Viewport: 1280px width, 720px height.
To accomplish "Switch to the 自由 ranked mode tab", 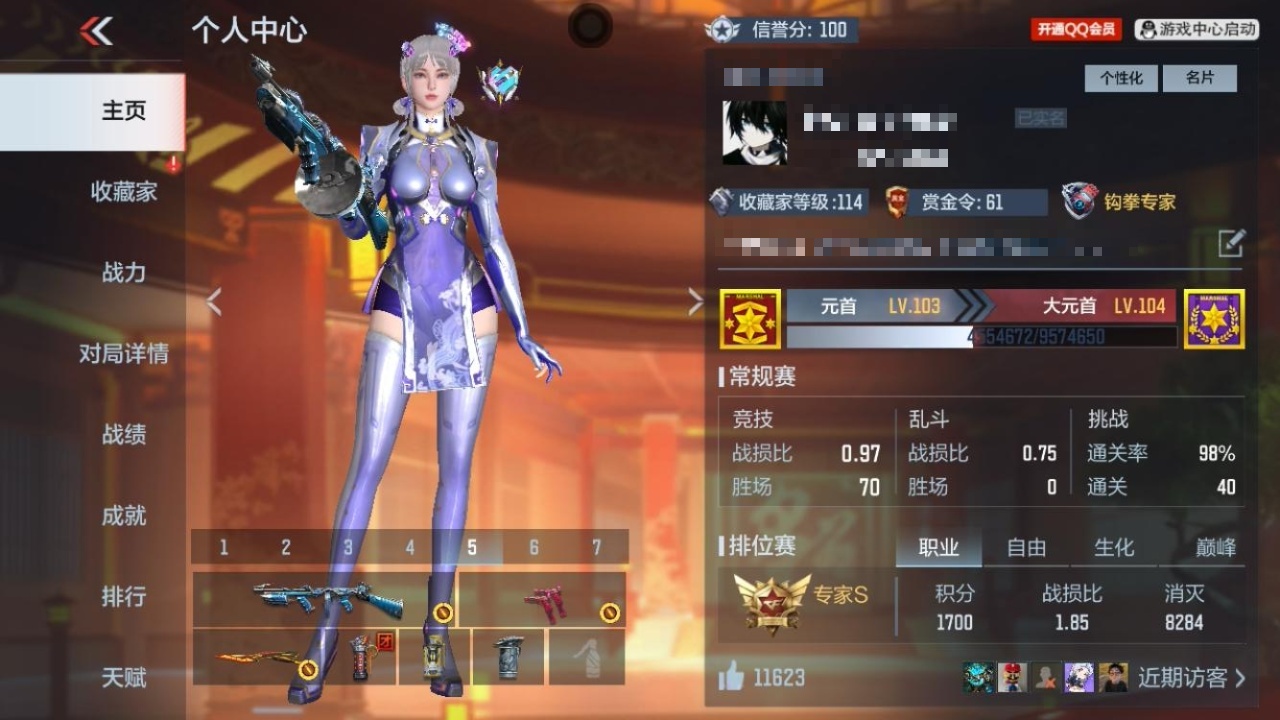I will [x=1029, y=547].
